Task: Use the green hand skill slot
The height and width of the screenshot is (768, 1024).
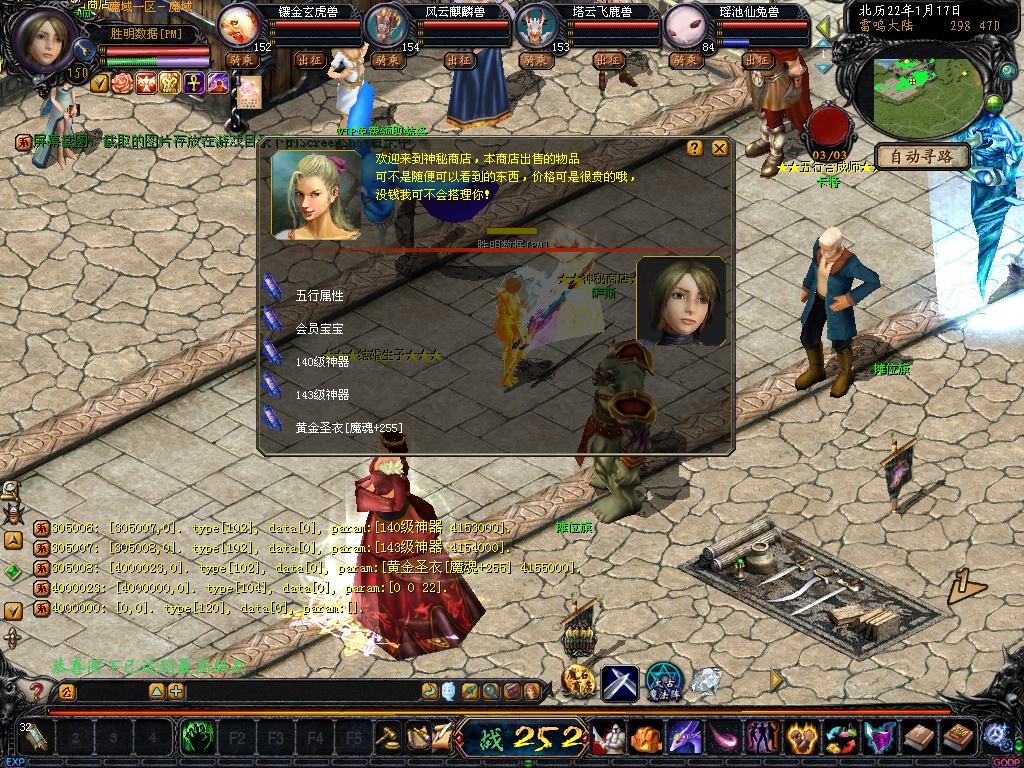Action: (x=198, y=739)
